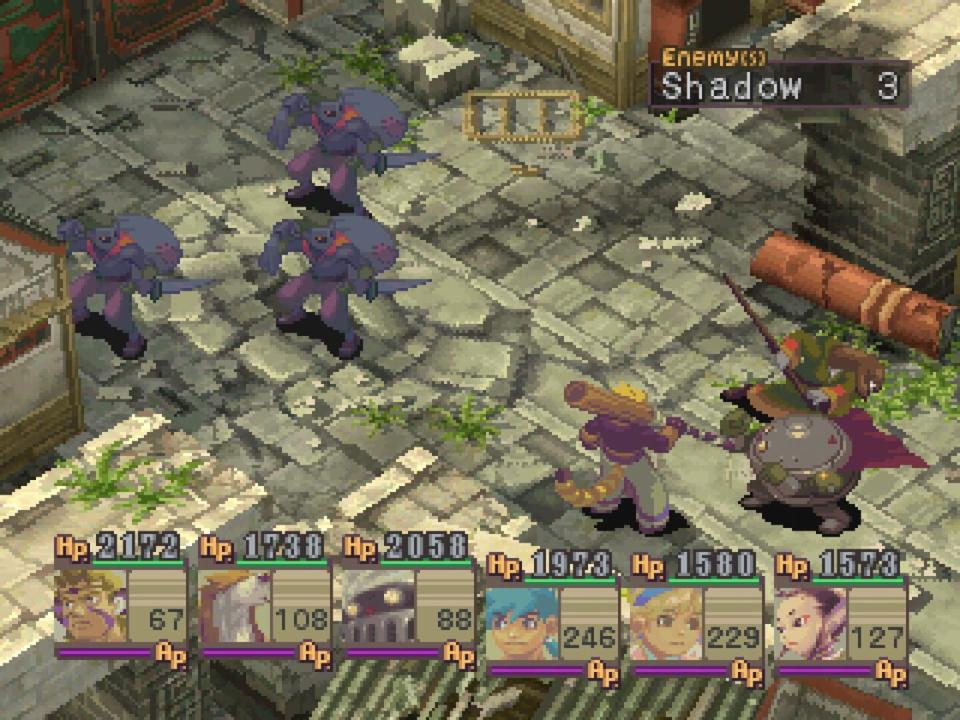Select Ursula's portrait with 1573 HP

[x=809, y=625]
